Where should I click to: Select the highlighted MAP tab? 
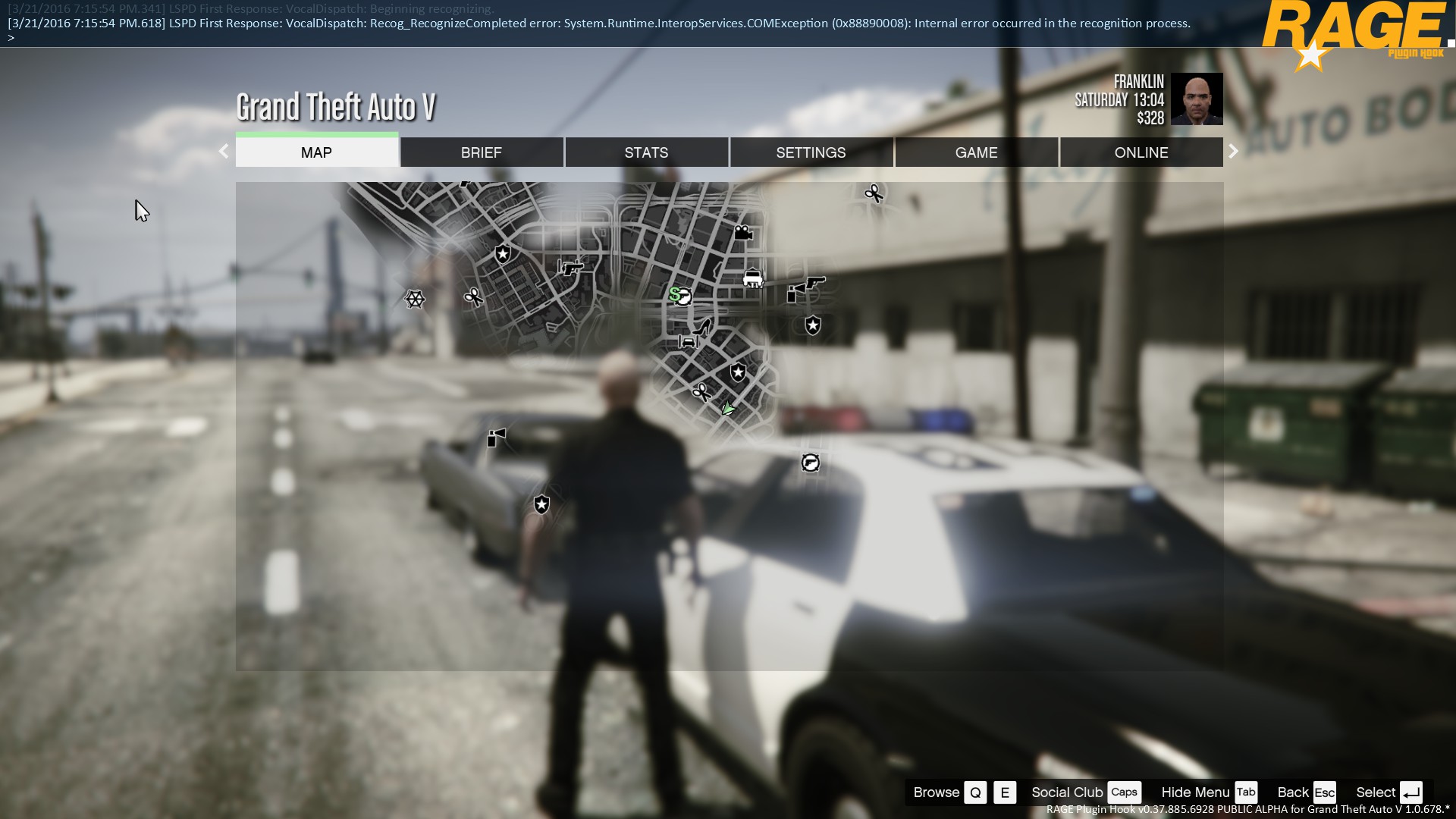[316, 152]
